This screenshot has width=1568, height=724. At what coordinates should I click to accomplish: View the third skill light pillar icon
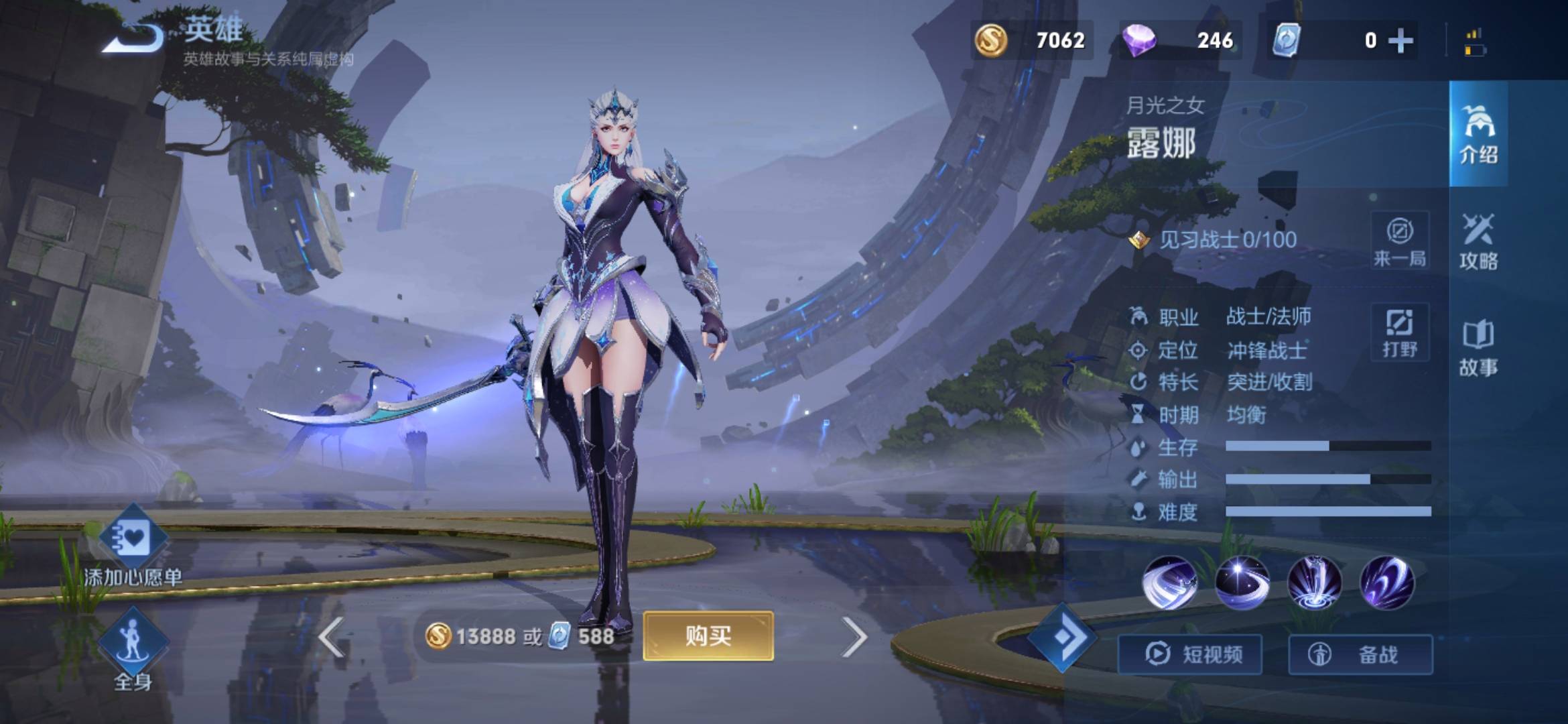click(1314, 583)
